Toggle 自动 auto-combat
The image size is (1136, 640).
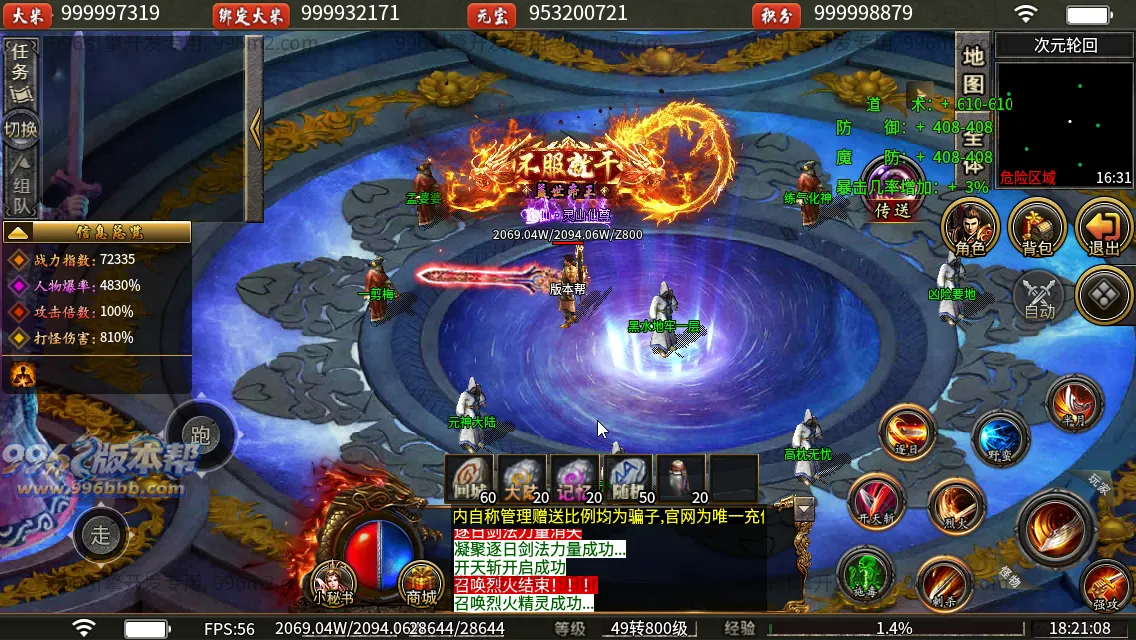[x=1040, y=296]
